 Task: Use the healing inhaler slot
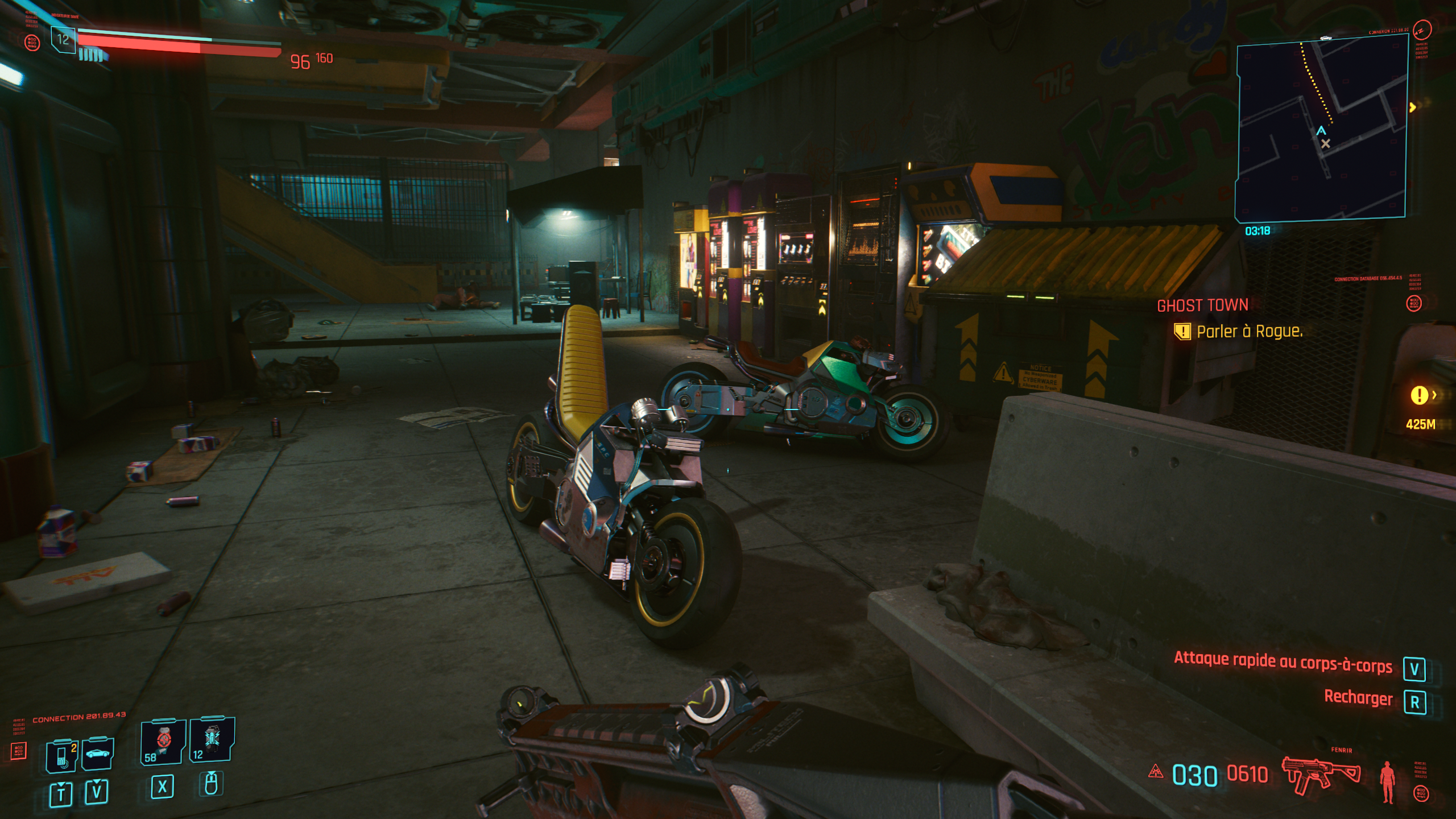click(163, 741)
